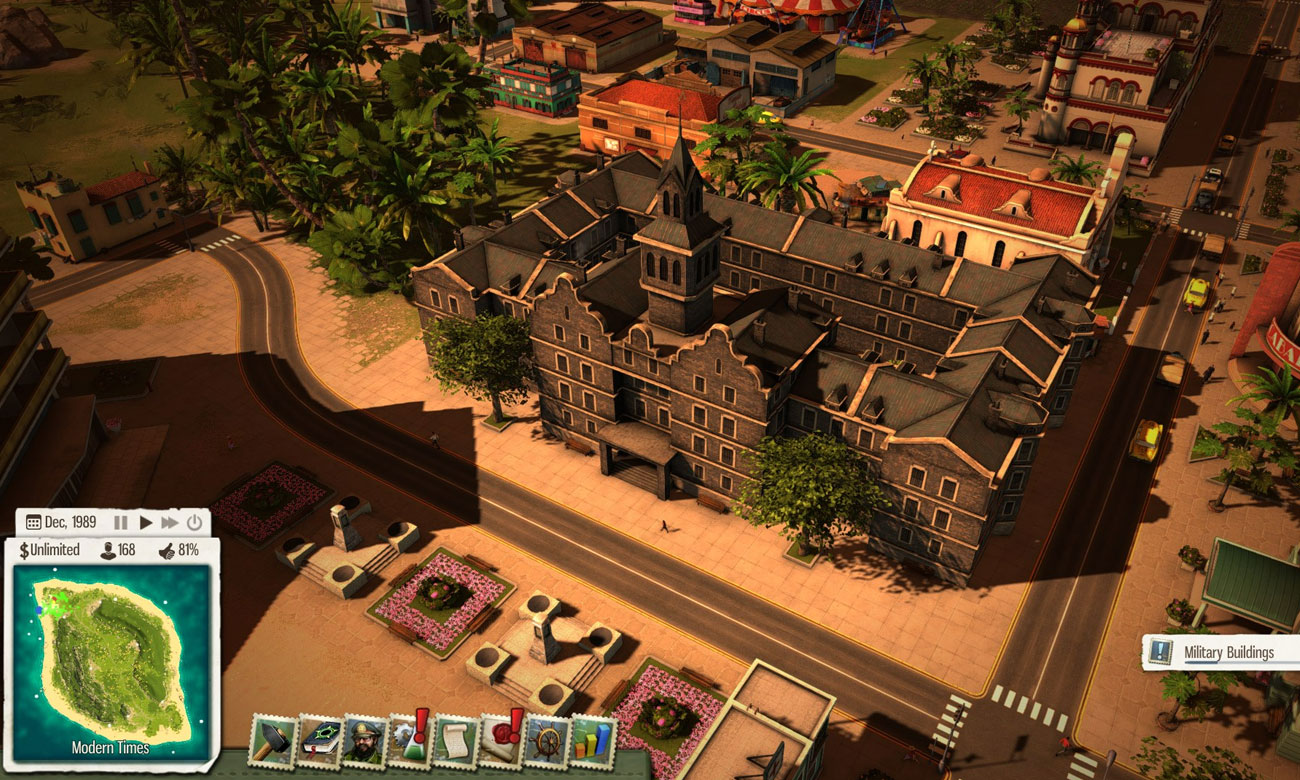
Task: Resume play with the play button
Action: [x=146, y=522]
